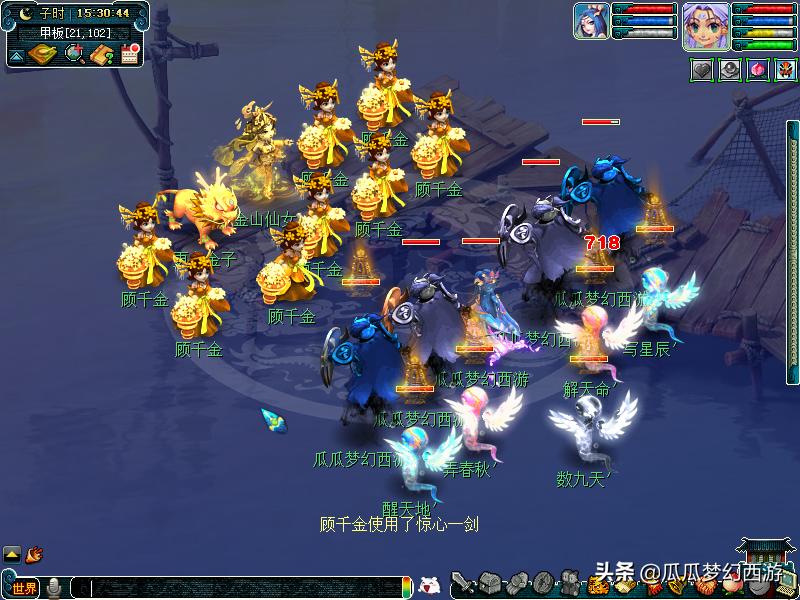This screenshot has width=800, height=600.
Task: Select the grey pearl buff icon
Action: (730, 71)
